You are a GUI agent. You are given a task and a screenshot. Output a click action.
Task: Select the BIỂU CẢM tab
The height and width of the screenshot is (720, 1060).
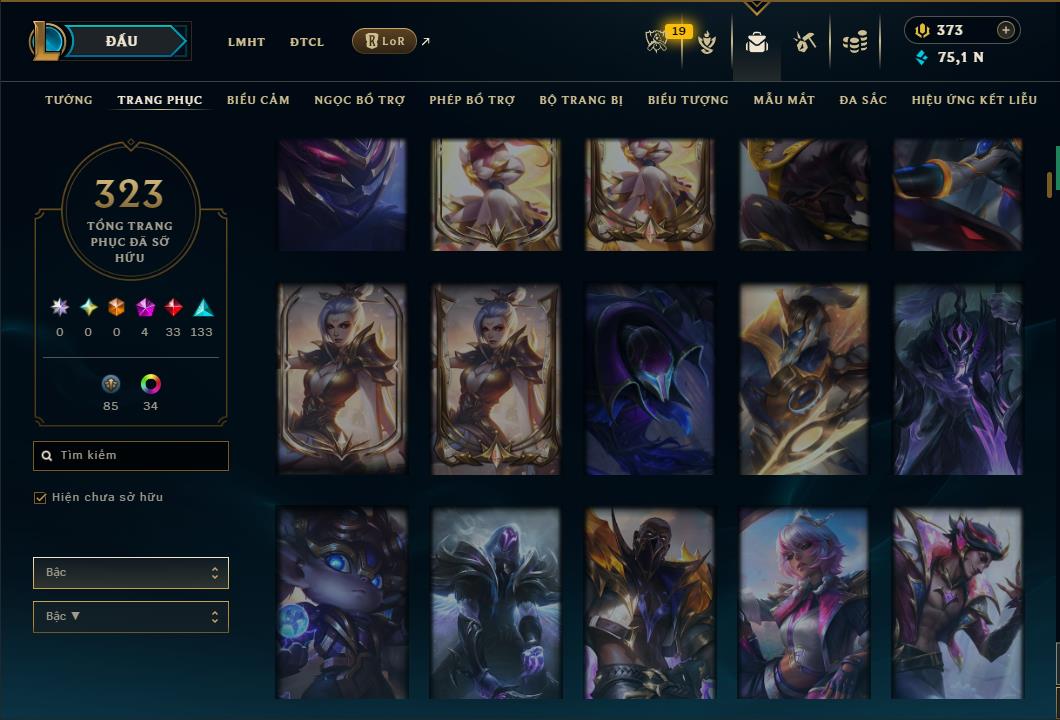click(x=258, y=100)
